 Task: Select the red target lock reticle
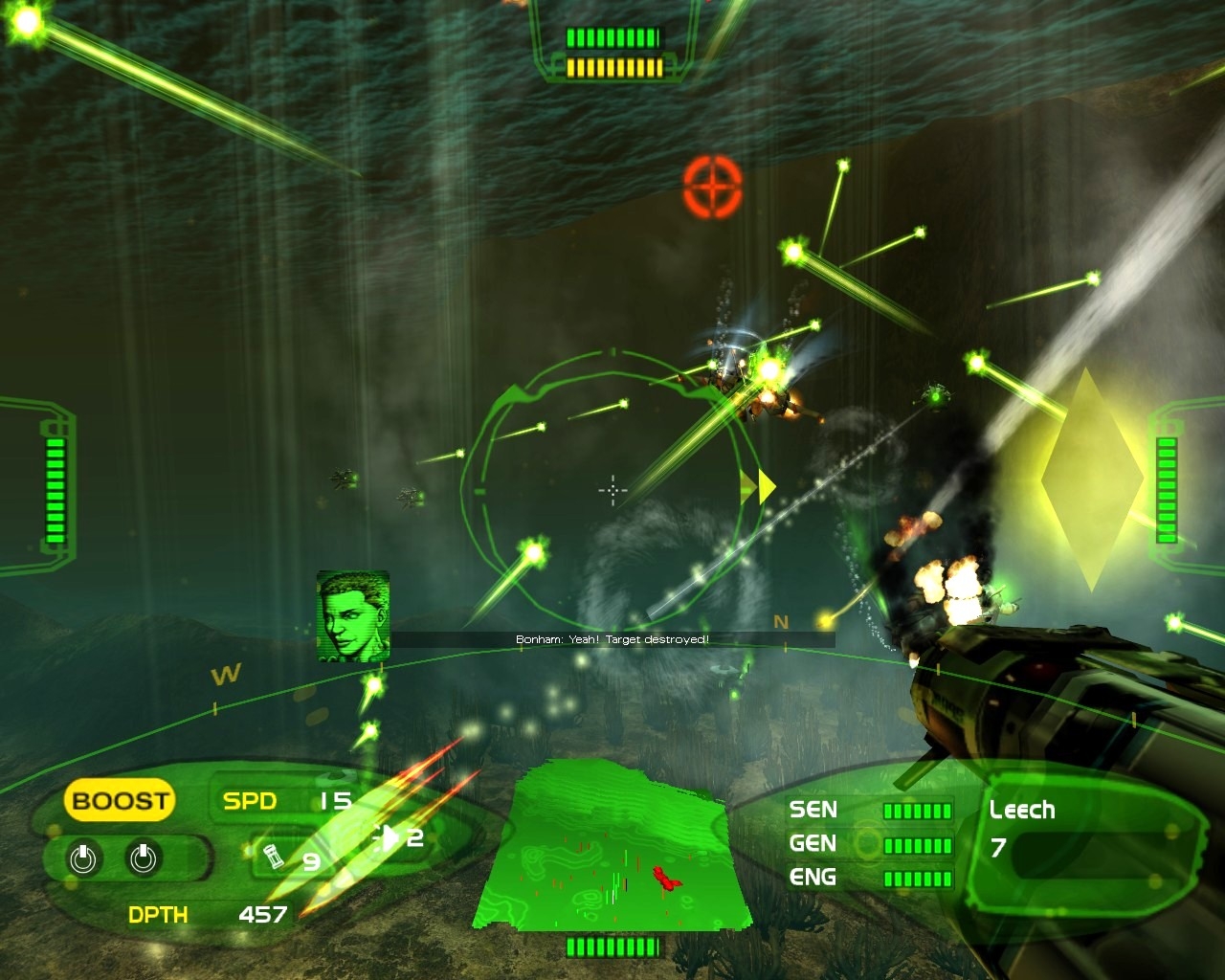pyautogui.click(x=713, y=186)
